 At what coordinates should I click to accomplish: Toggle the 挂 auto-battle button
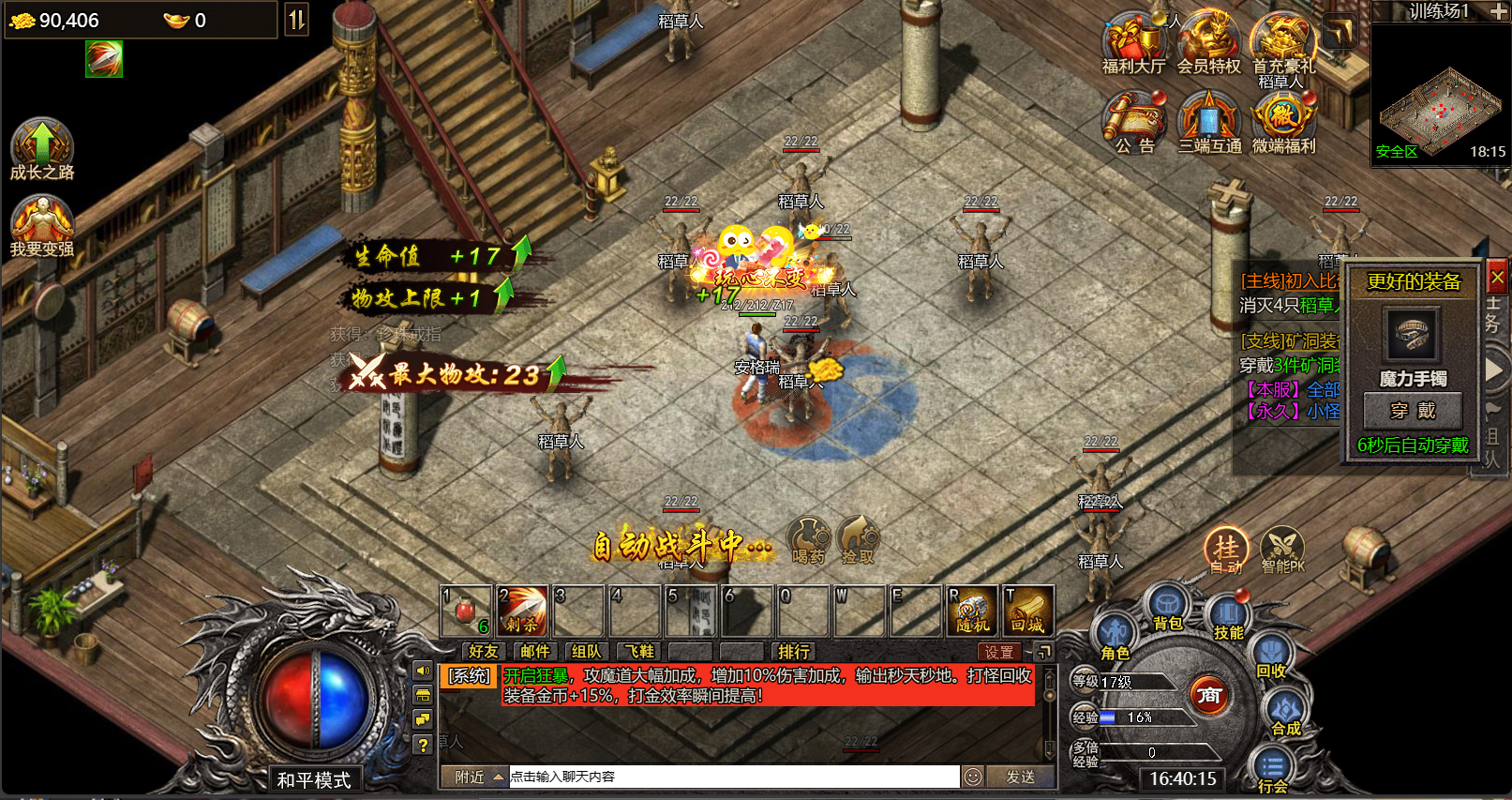(1226, 549)
